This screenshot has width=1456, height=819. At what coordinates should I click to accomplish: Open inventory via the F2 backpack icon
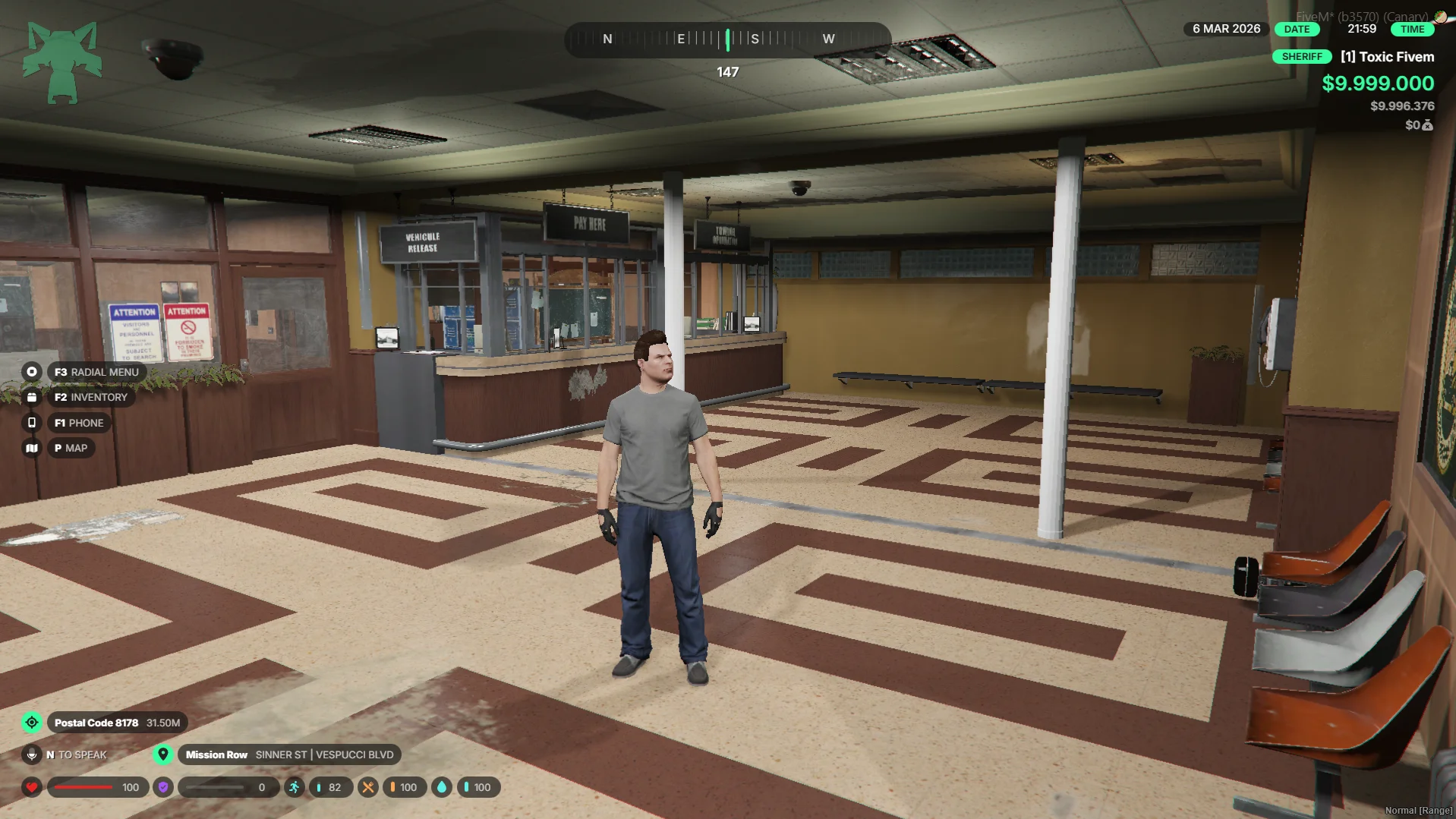point(31,397)
